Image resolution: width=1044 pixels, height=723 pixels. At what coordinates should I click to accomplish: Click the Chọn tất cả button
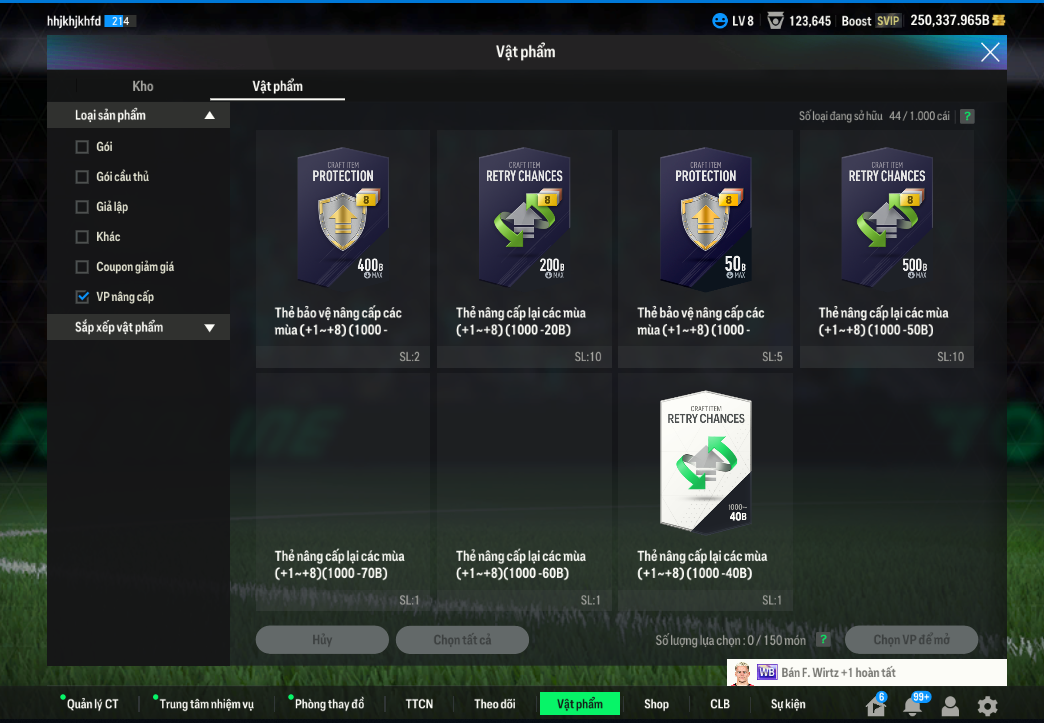click(462, 640)
